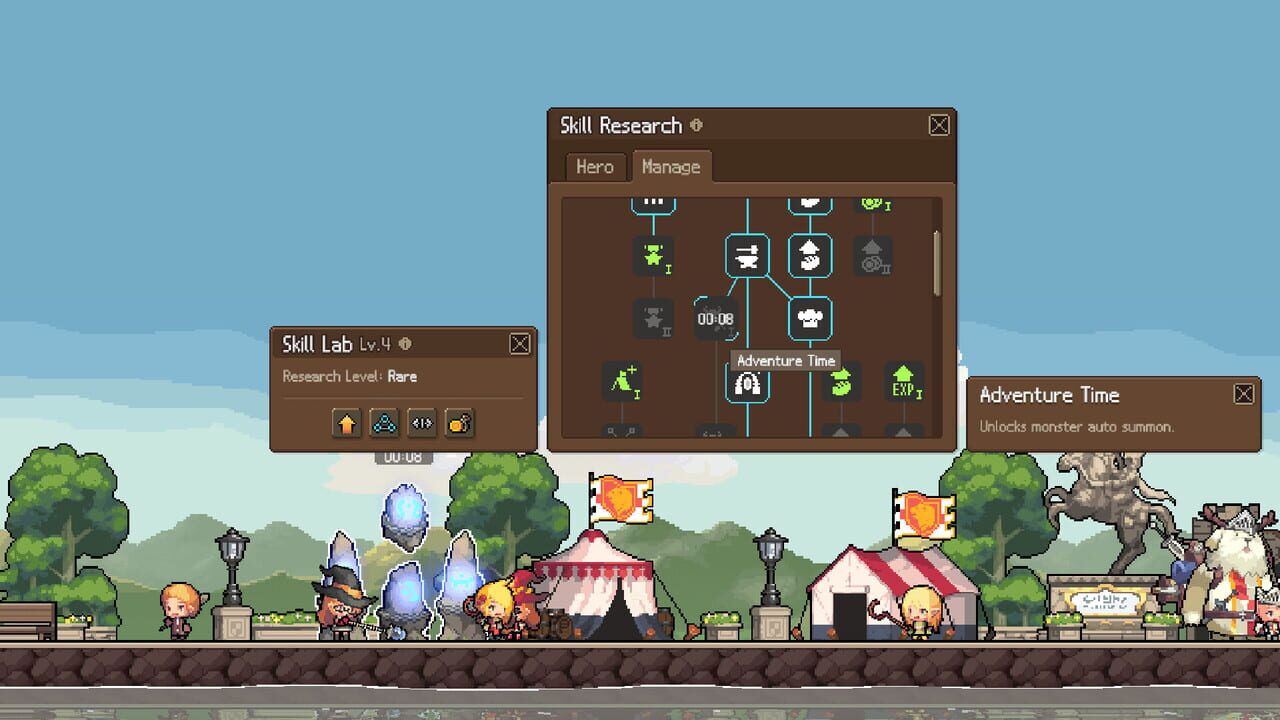Screen dimensions: 1280x720
Task: Select the orange upgrade arrow in Skill Lab
Action: pyautogui.click(x=347, y=424)
